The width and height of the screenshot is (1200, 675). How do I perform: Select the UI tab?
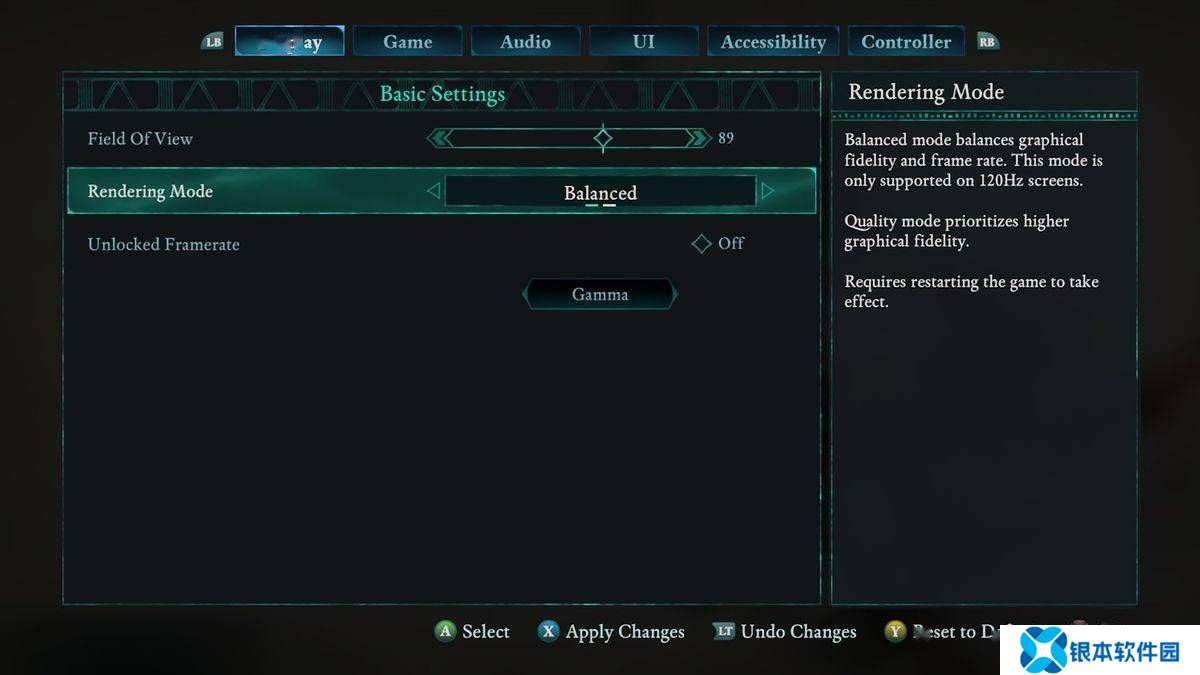pos(644,42)
